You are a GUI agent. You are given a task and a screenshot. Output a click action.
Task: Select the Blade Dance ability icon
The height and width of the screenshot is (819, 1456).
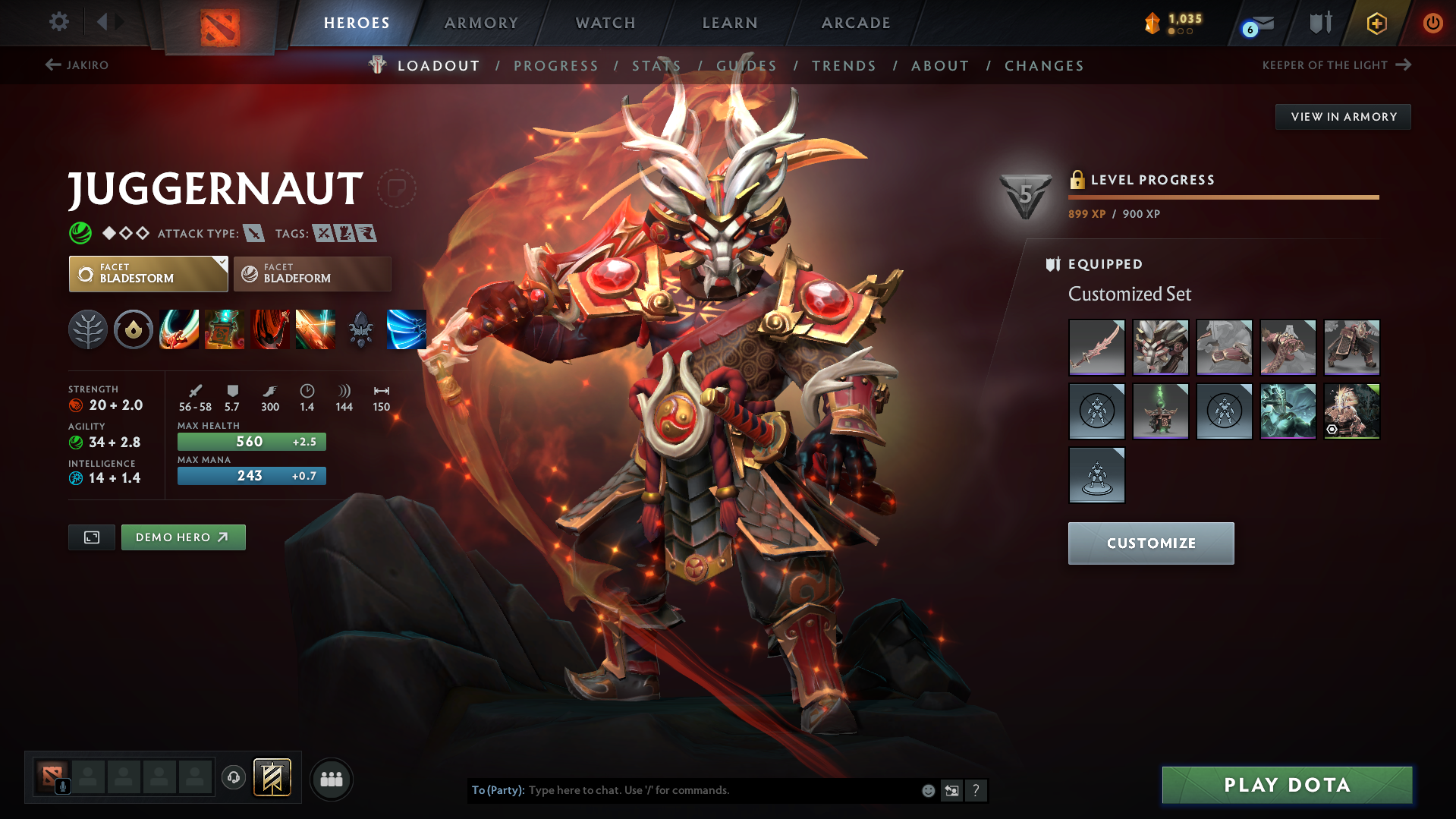269,329
